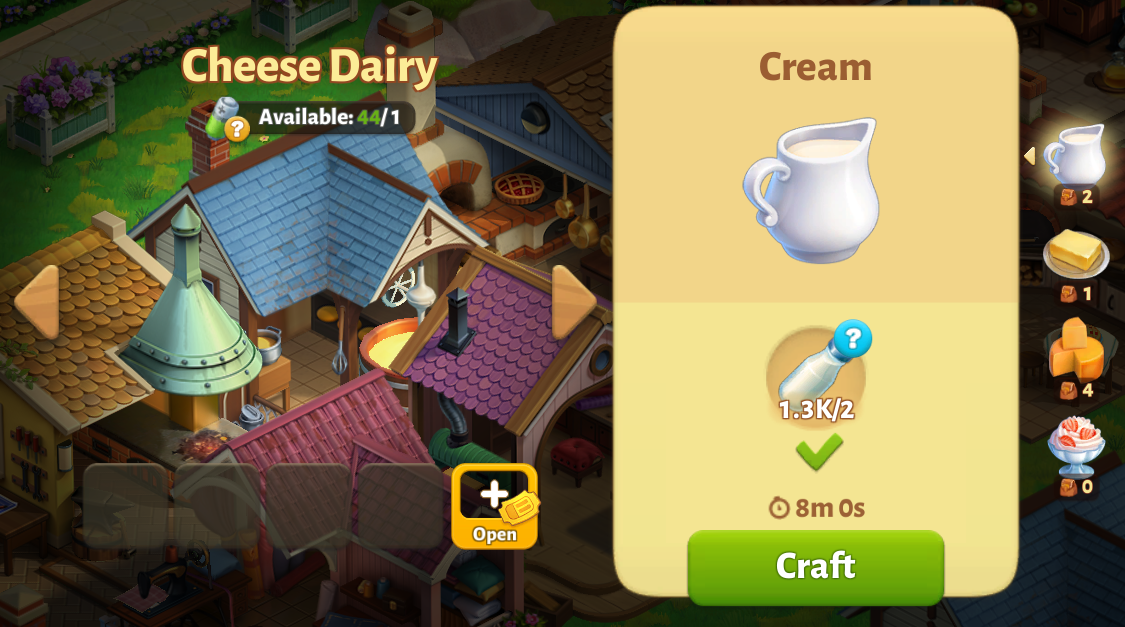Open the Available milk help icon
Screen dimensions: 1125x627
coord(236,129)
